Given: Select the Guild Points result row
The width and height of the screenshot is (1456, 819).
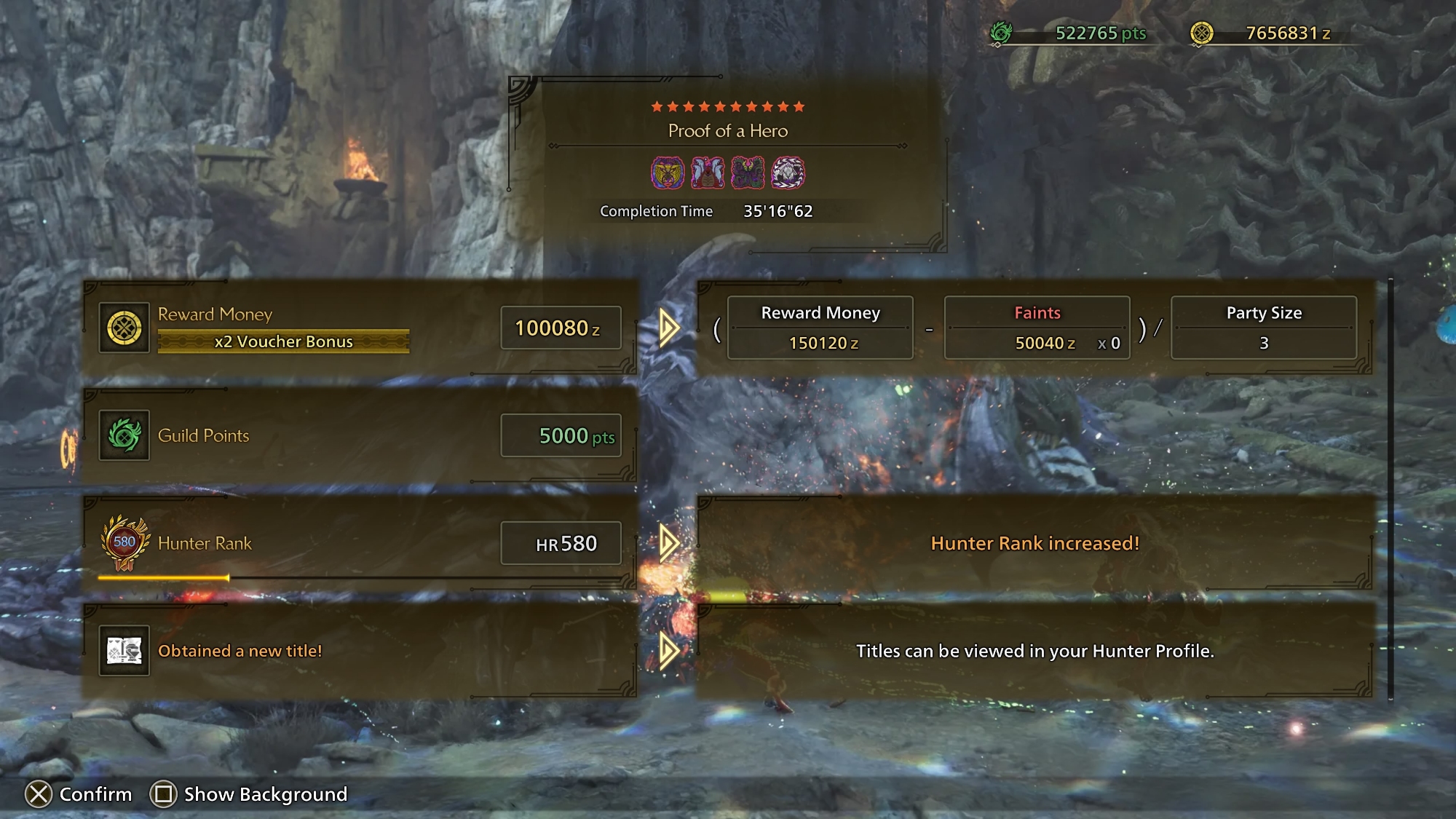Looking at the screenshot, I should (360, 435).
